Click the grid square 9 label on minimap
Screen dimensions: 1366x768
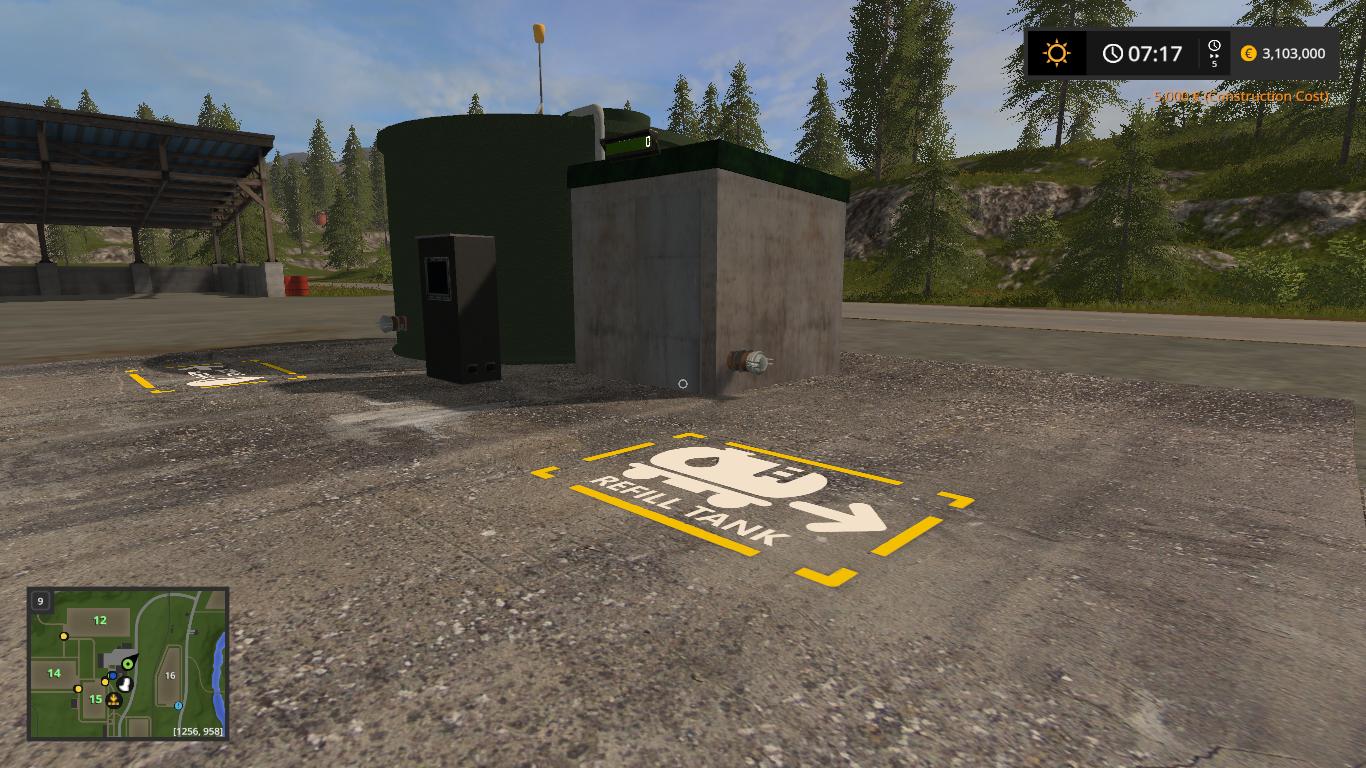click(40, 601)
